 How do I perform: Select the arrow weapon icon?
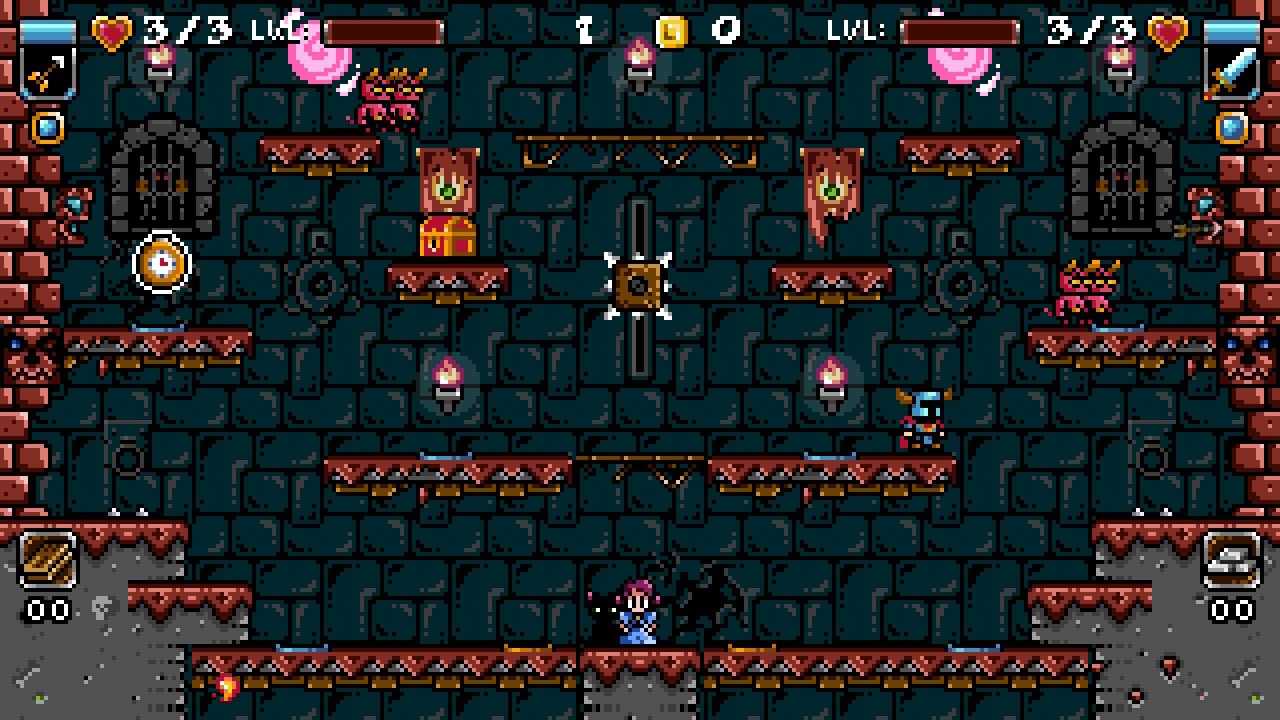point(47,72)
